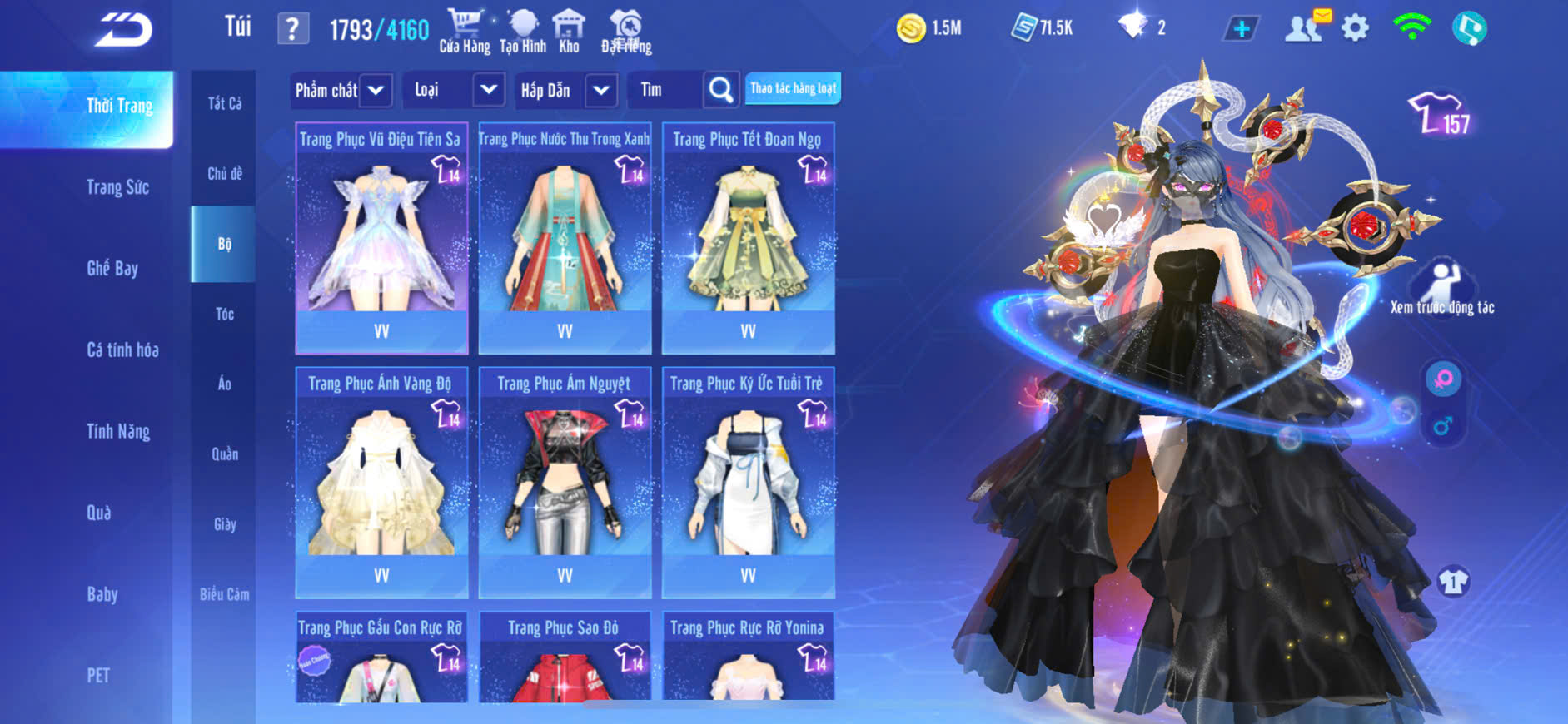
Task: Choose Trang Phục Ám Nguyệt outfit
Action: point(565,482)
